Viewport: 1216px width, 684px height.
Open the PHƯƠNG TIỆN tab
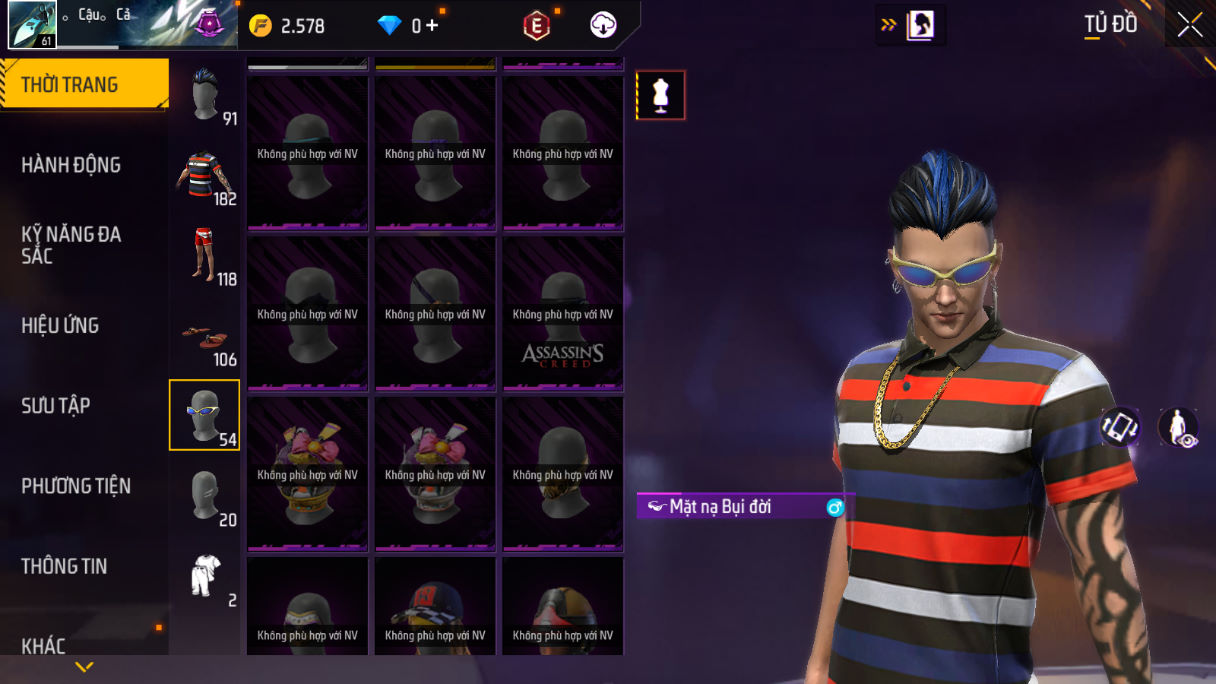(76, 486)
